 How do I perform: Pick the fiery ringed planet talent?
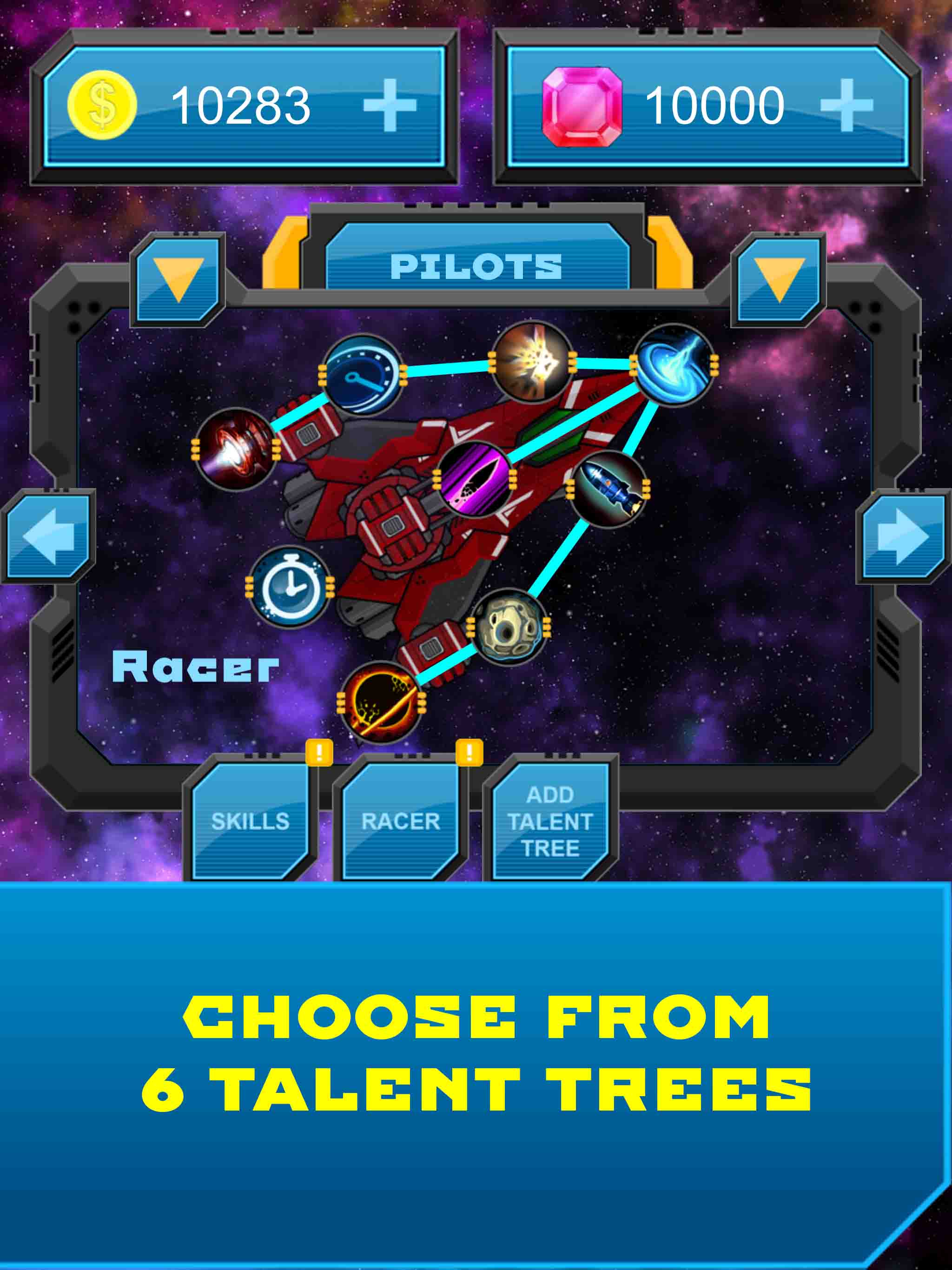point(381,702)
